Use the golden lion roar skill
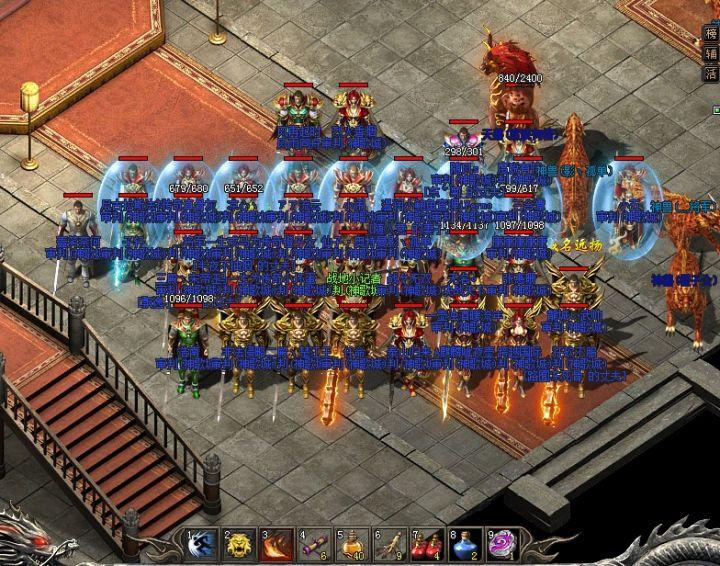This screenshot has height=566, width=720. coord(240,546)
